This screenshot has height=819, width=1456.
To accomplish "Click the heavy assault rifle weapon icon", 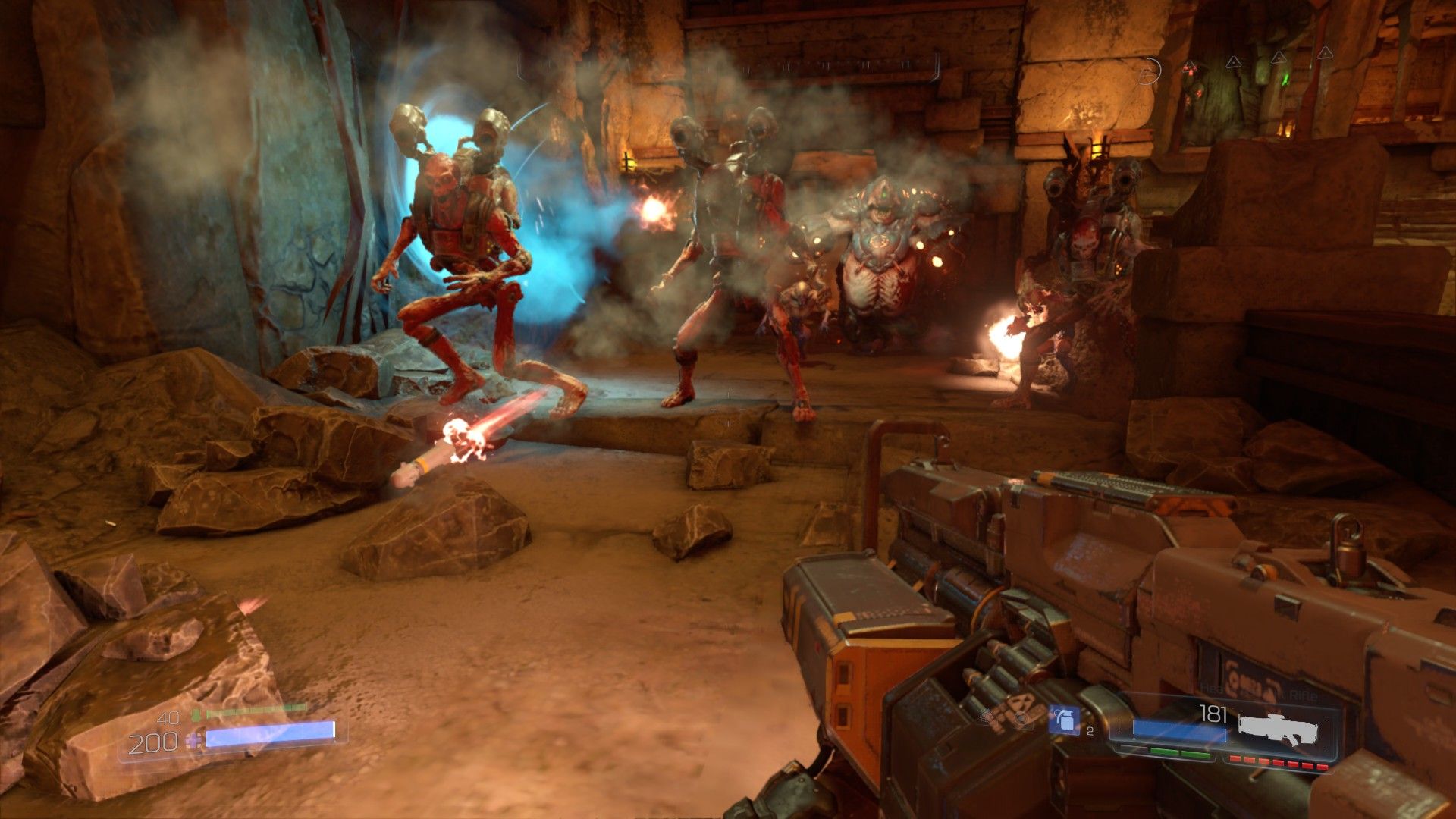I will point(1278,729).
